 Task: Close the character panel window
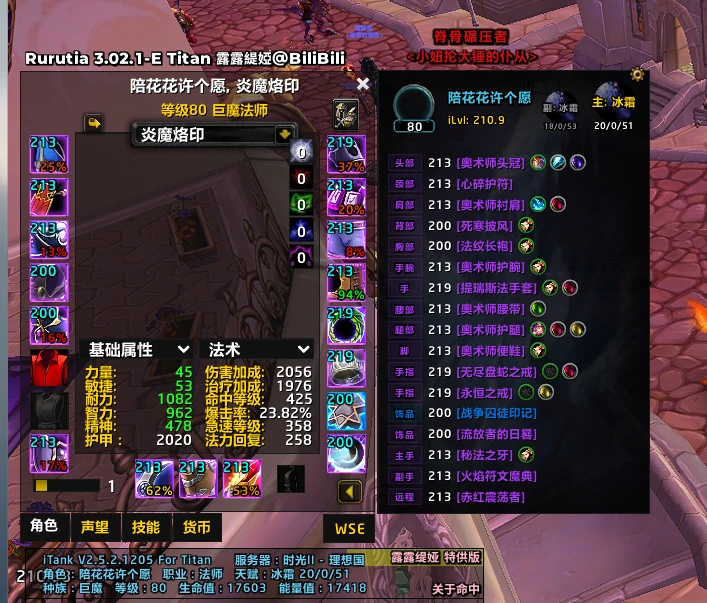pyautogui.click(x=363, y=85)
